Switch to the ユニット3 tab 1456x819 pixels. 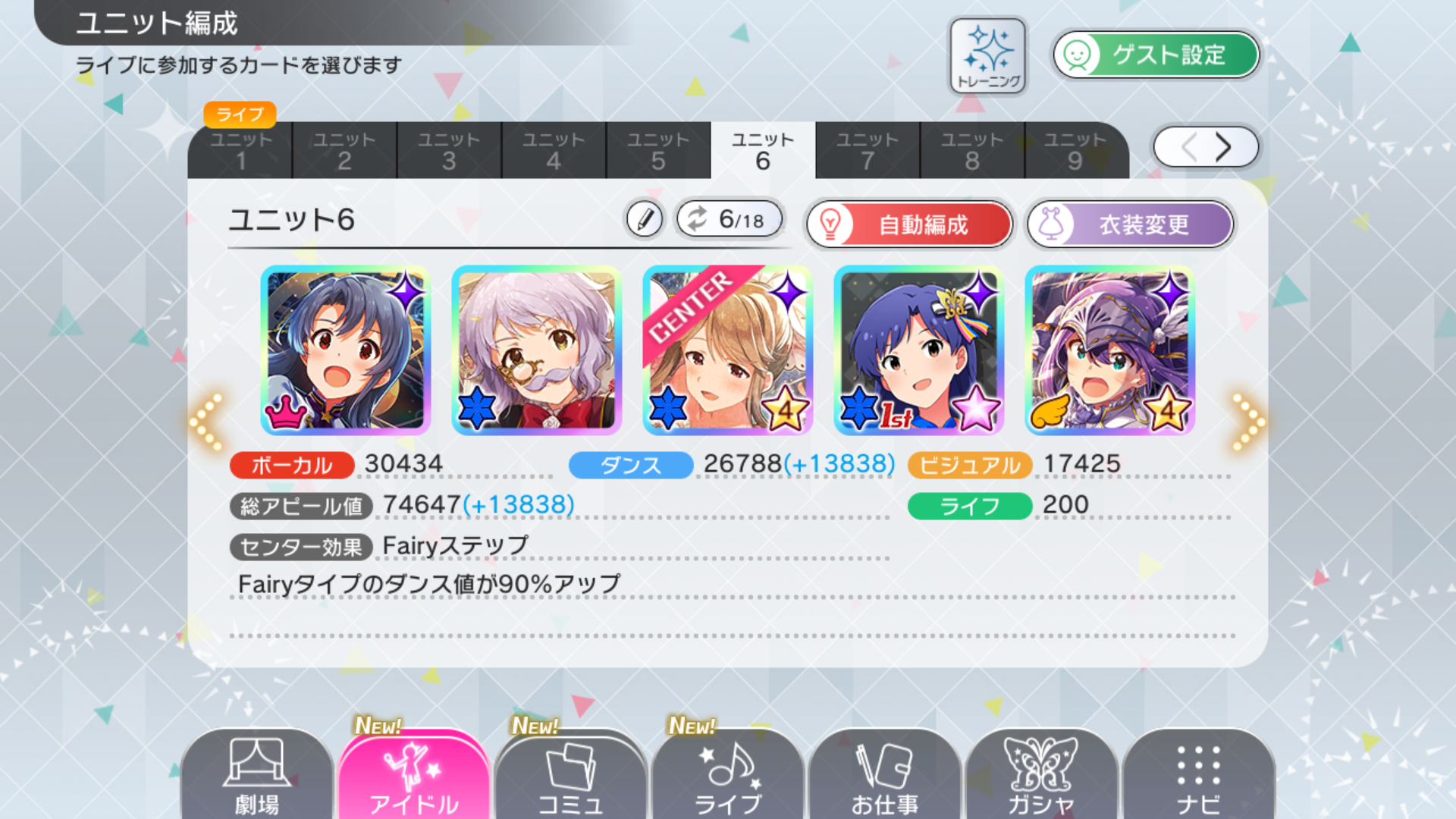(x=449, y=150)
